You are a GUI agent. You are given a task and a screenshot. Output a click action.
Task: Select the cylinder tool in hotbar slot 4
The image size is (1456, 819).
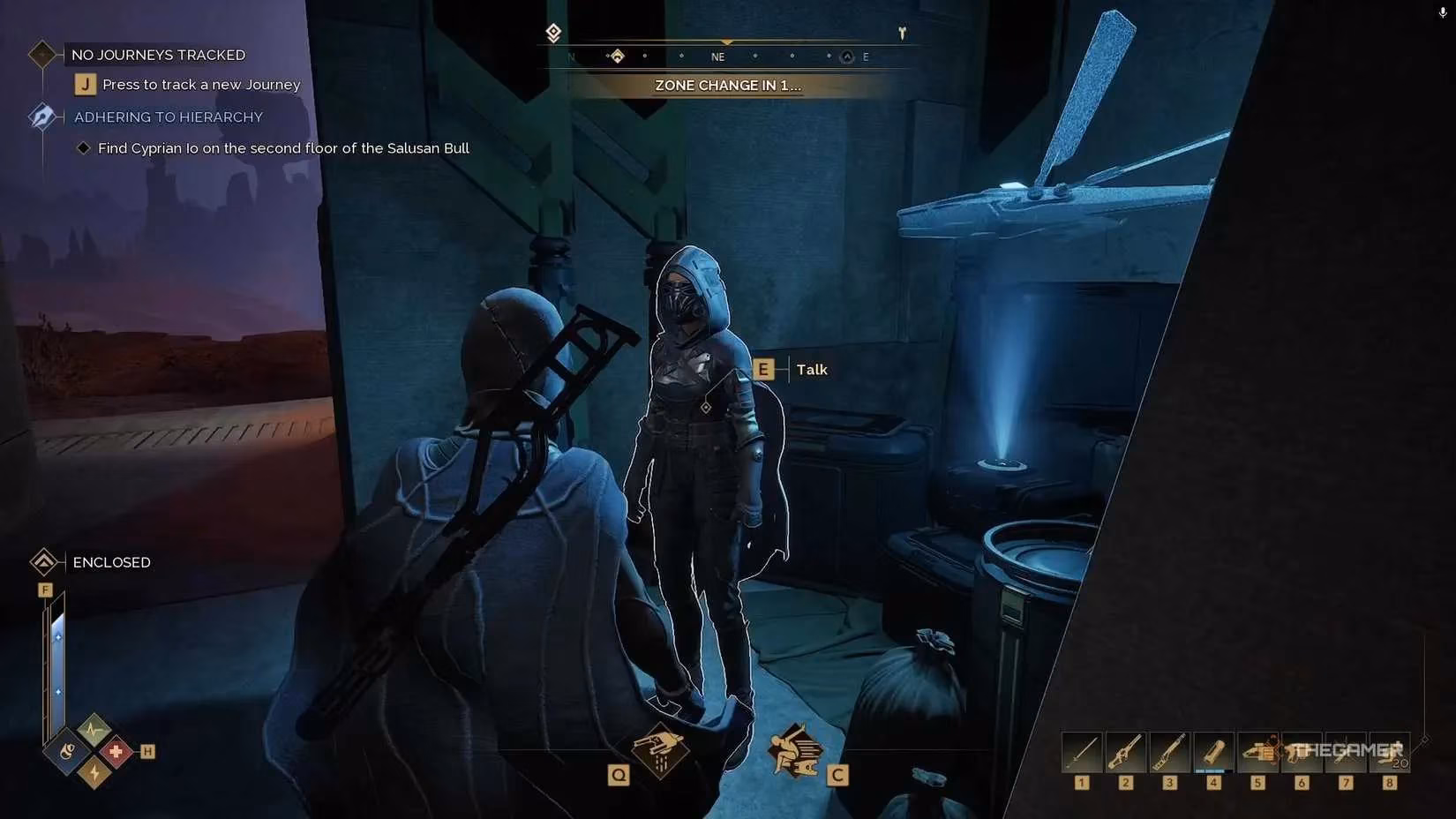click(x=1213, y=753)
